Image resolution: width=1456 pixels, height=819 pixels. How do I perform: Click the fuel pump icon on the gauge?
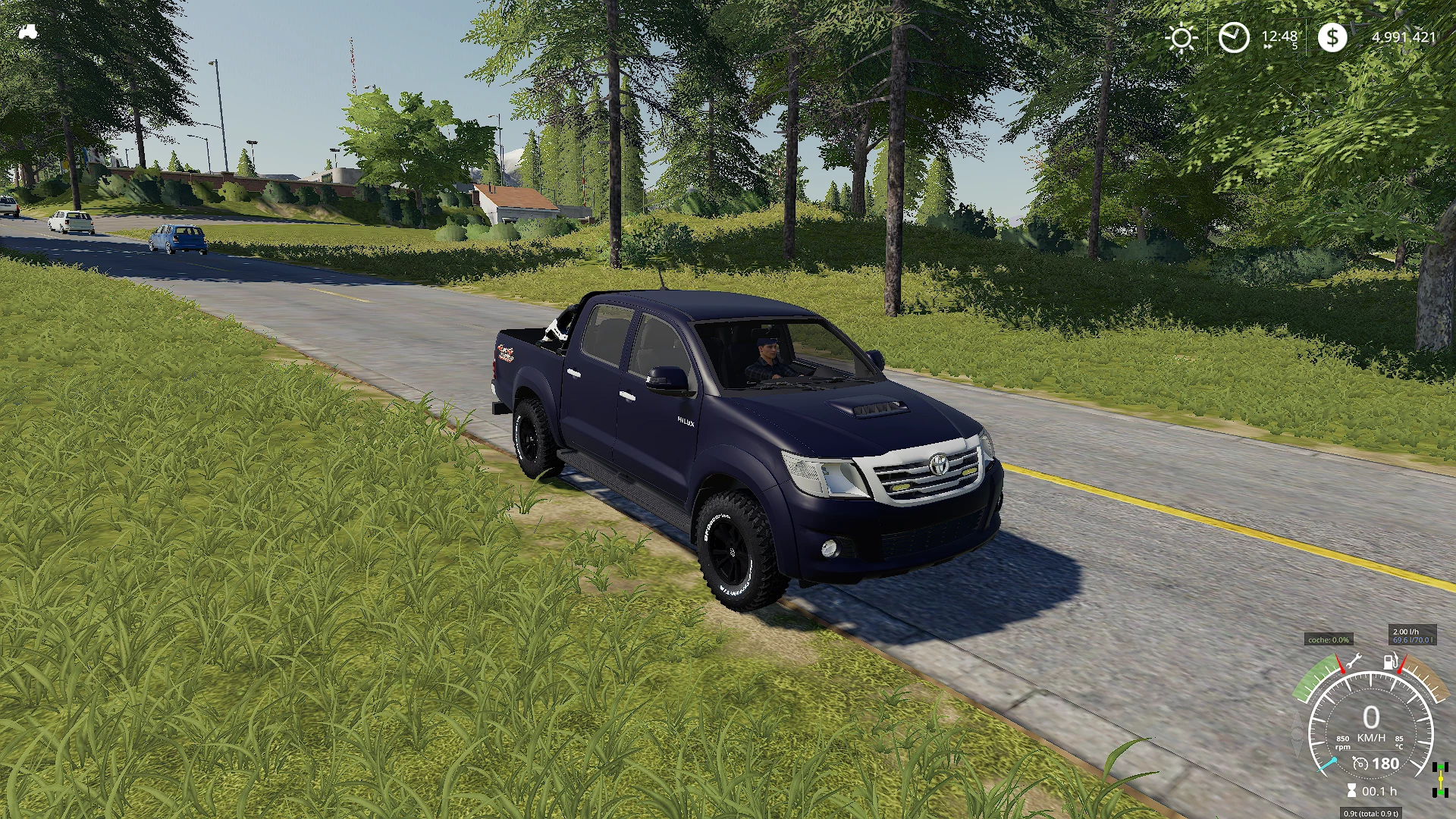(x=1389, y=662)
